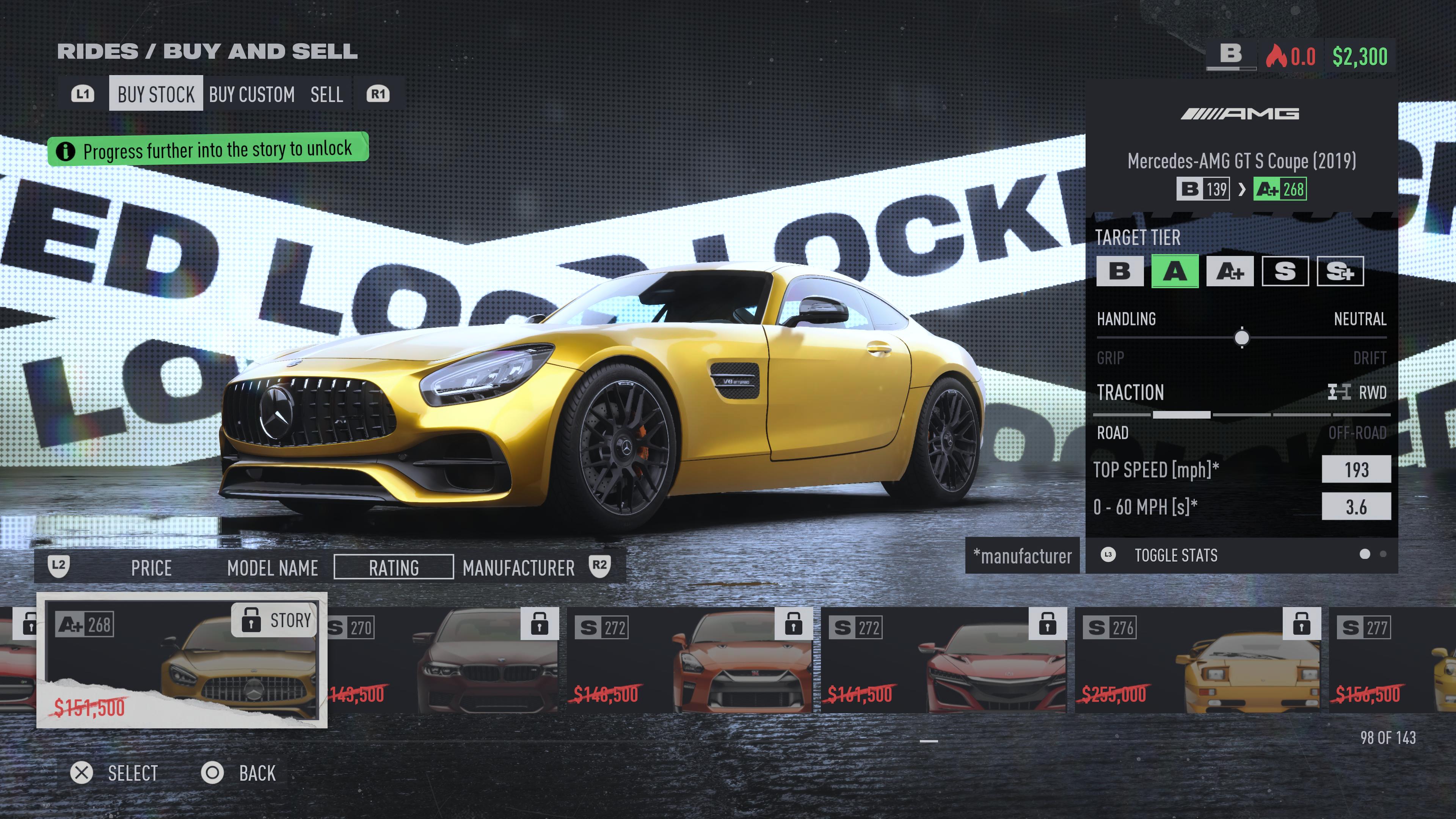Image resolution: width=1456 pixels, height=819 pixels.
Task: Select the yellow Mercedes-AMG GT S card
Action: pos(182,660)
